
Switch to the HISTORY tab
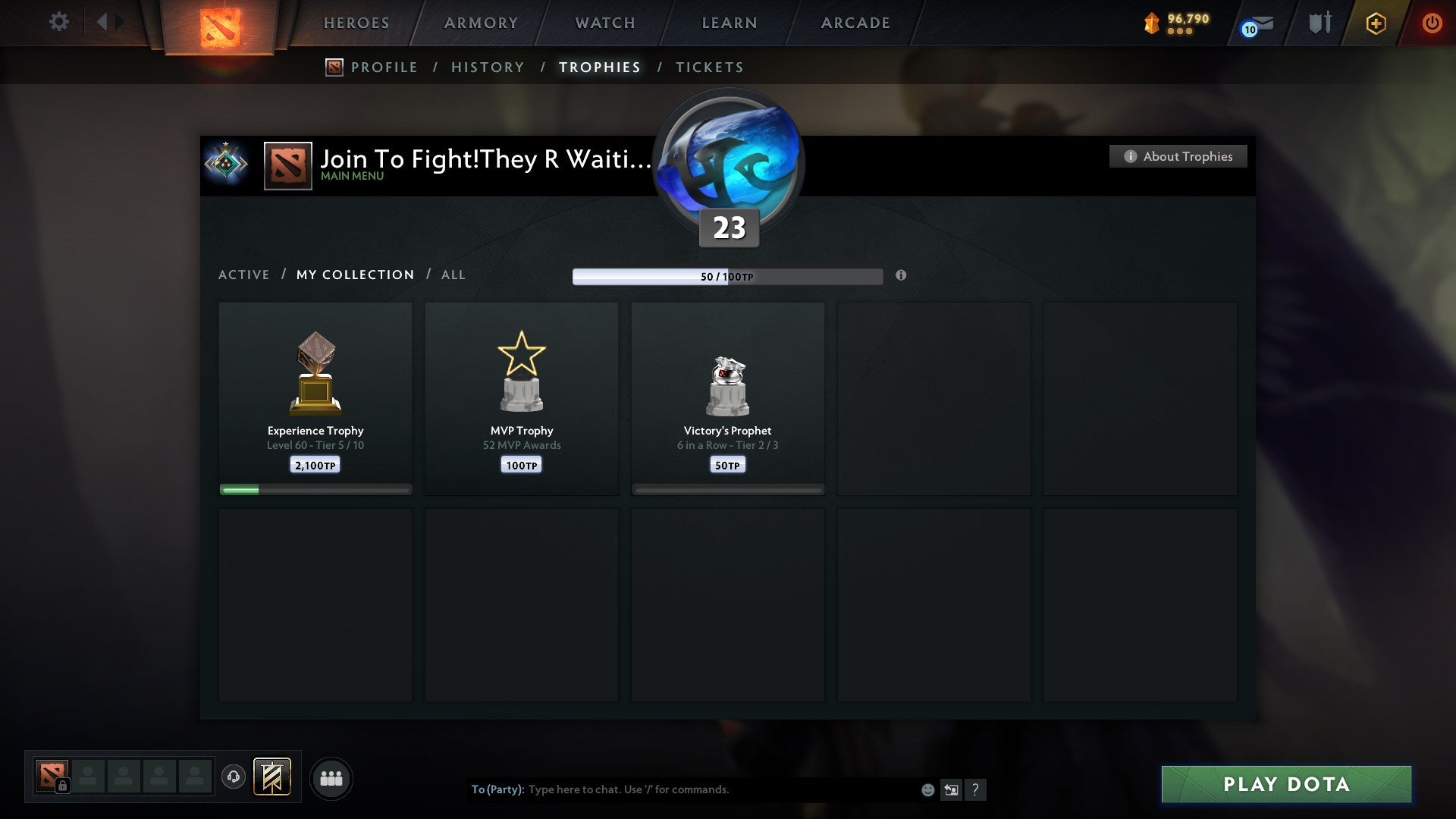[488, 67]
